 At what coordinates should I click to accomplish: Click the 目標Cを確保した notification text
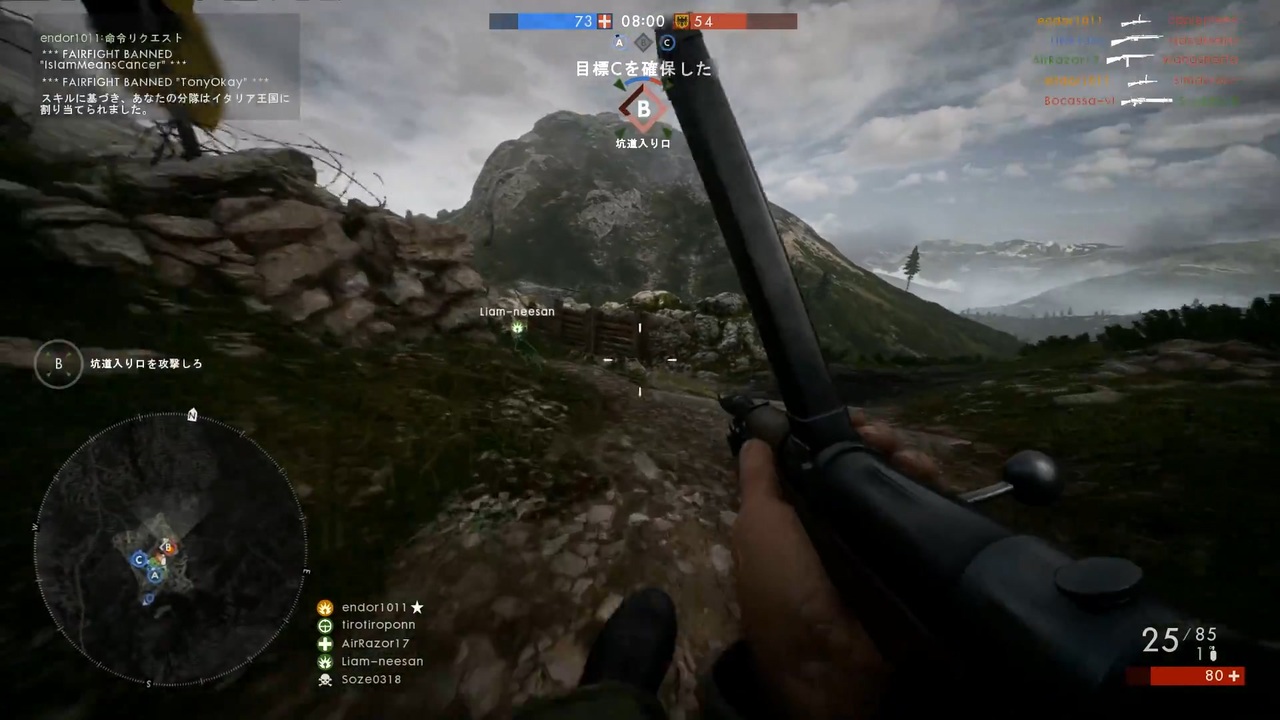(x=642, y=69)
